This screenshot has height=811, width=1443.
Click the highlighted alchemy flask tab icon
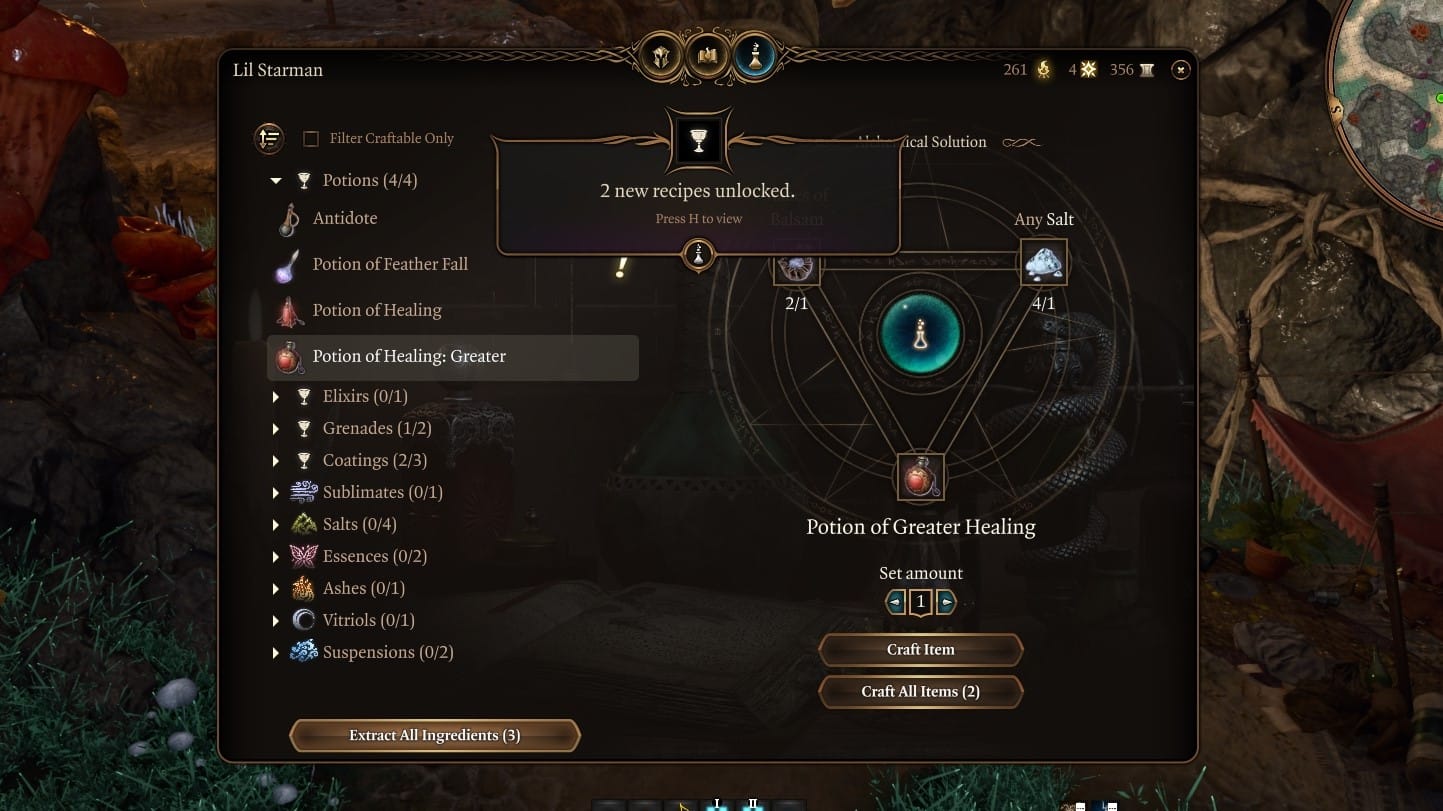[x=755, y=56]
